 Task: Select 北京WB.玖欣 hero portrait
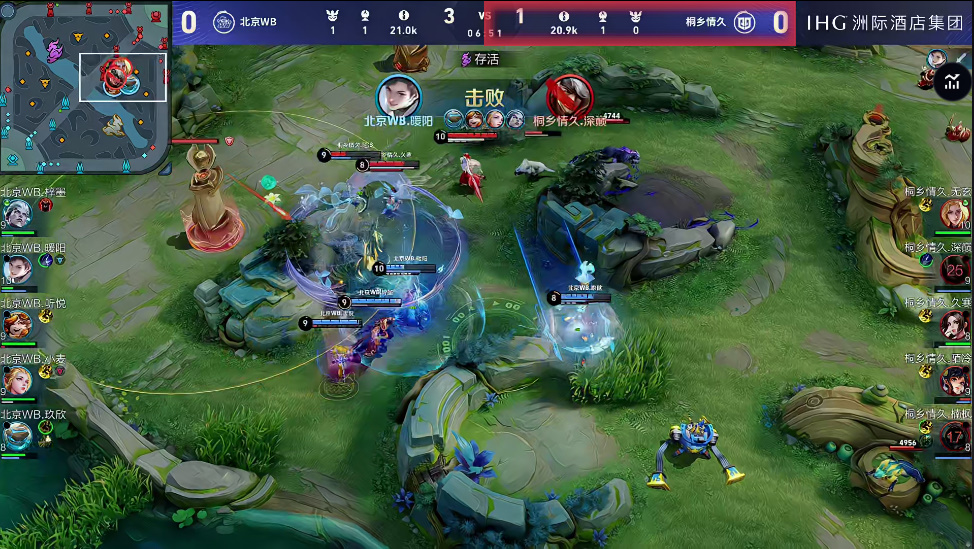tap(17, 434)
